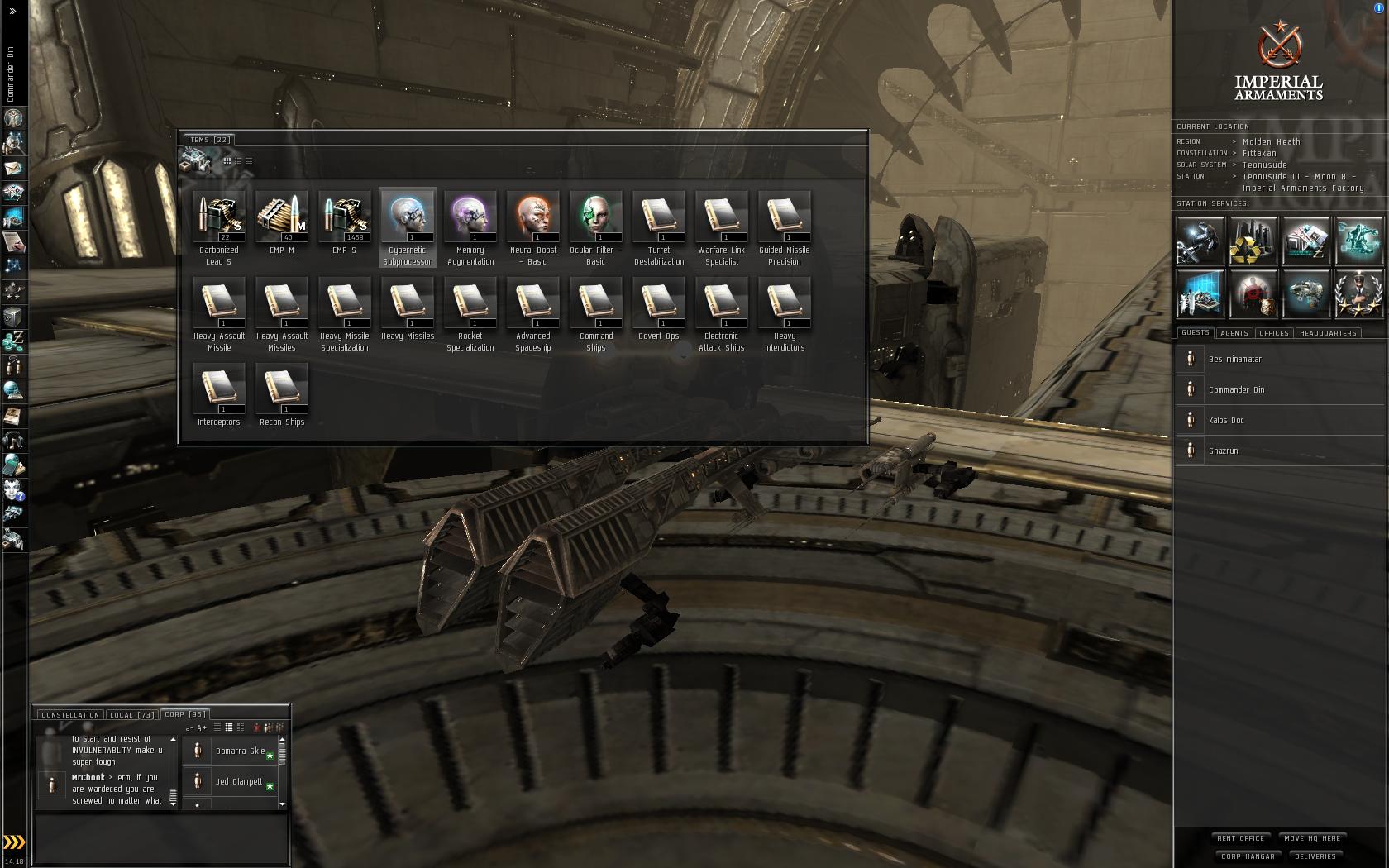Choose the Covert Ops skillbook
Image resolution: width=1389 pixels, height=868 pixels.
pos(659,303)
